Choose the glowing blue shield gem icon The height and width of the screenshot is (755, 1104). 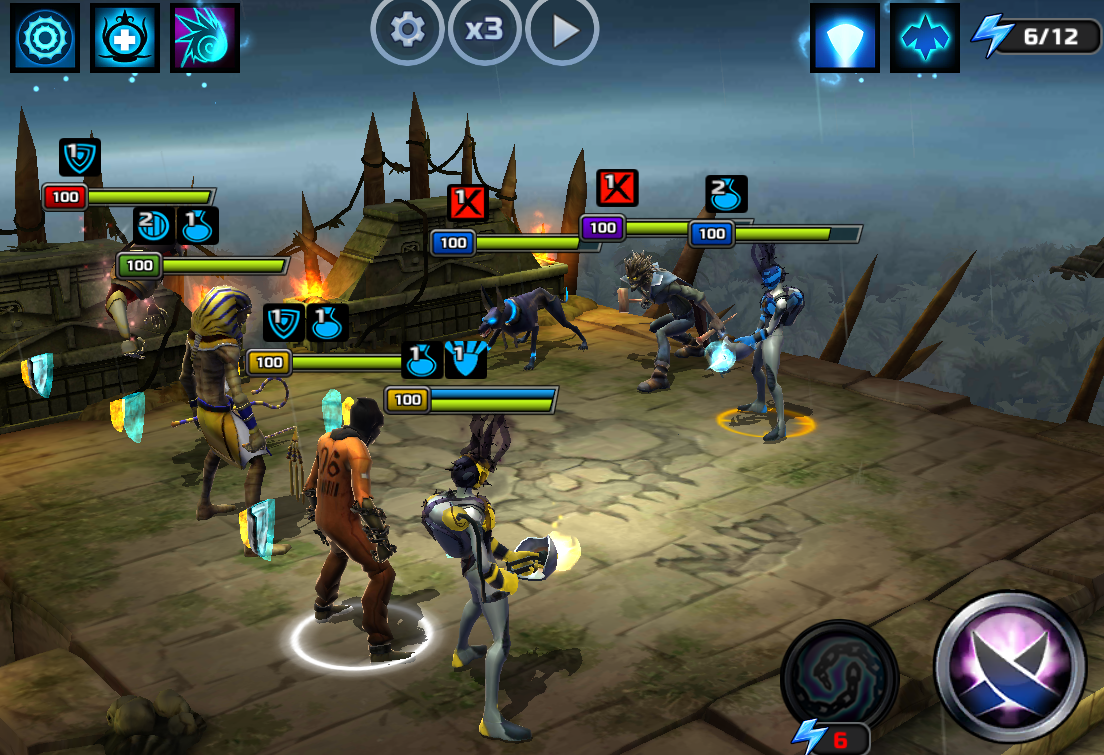[845, 38]
